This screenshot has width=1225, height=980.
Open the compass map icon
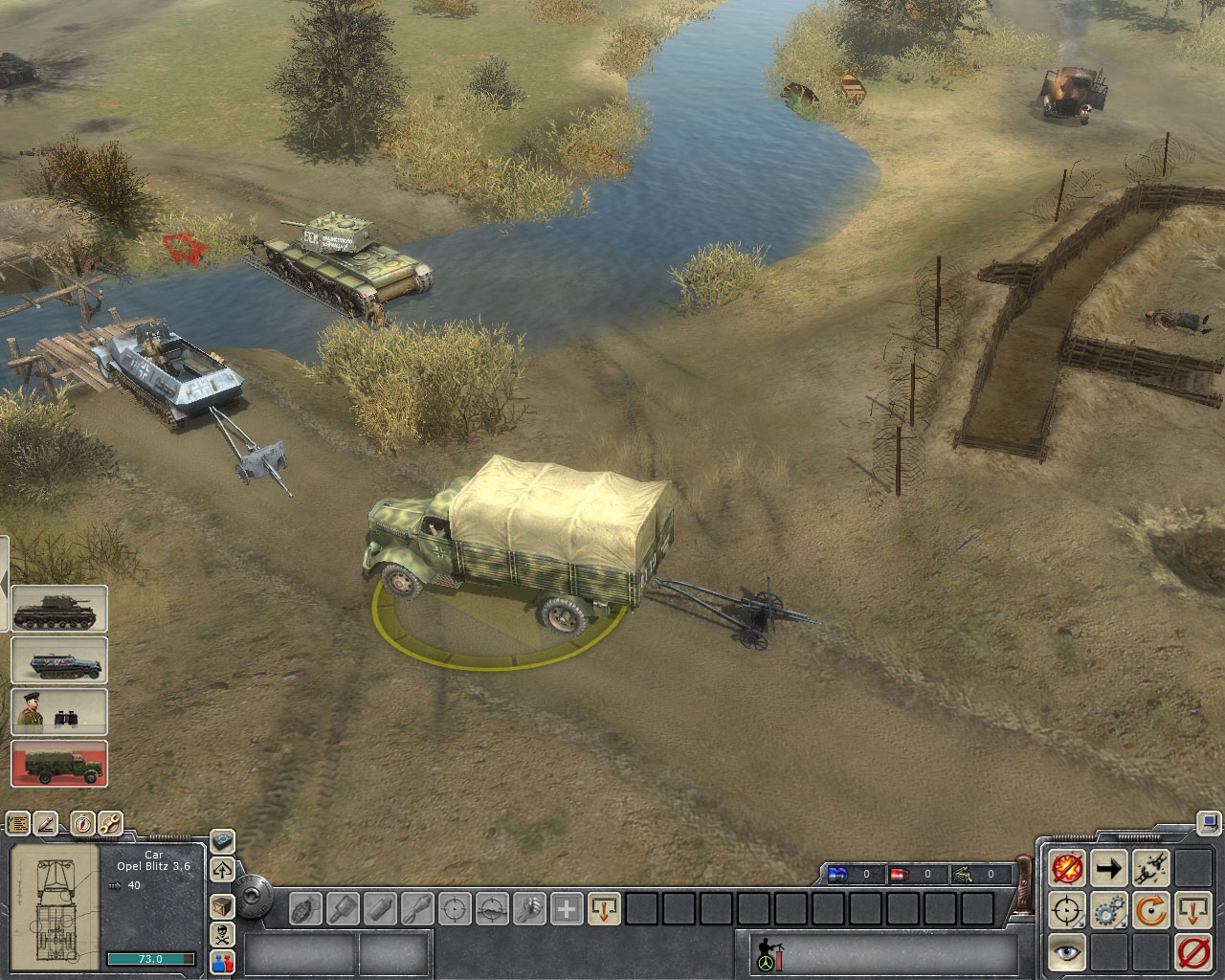[x=83, y=823]
